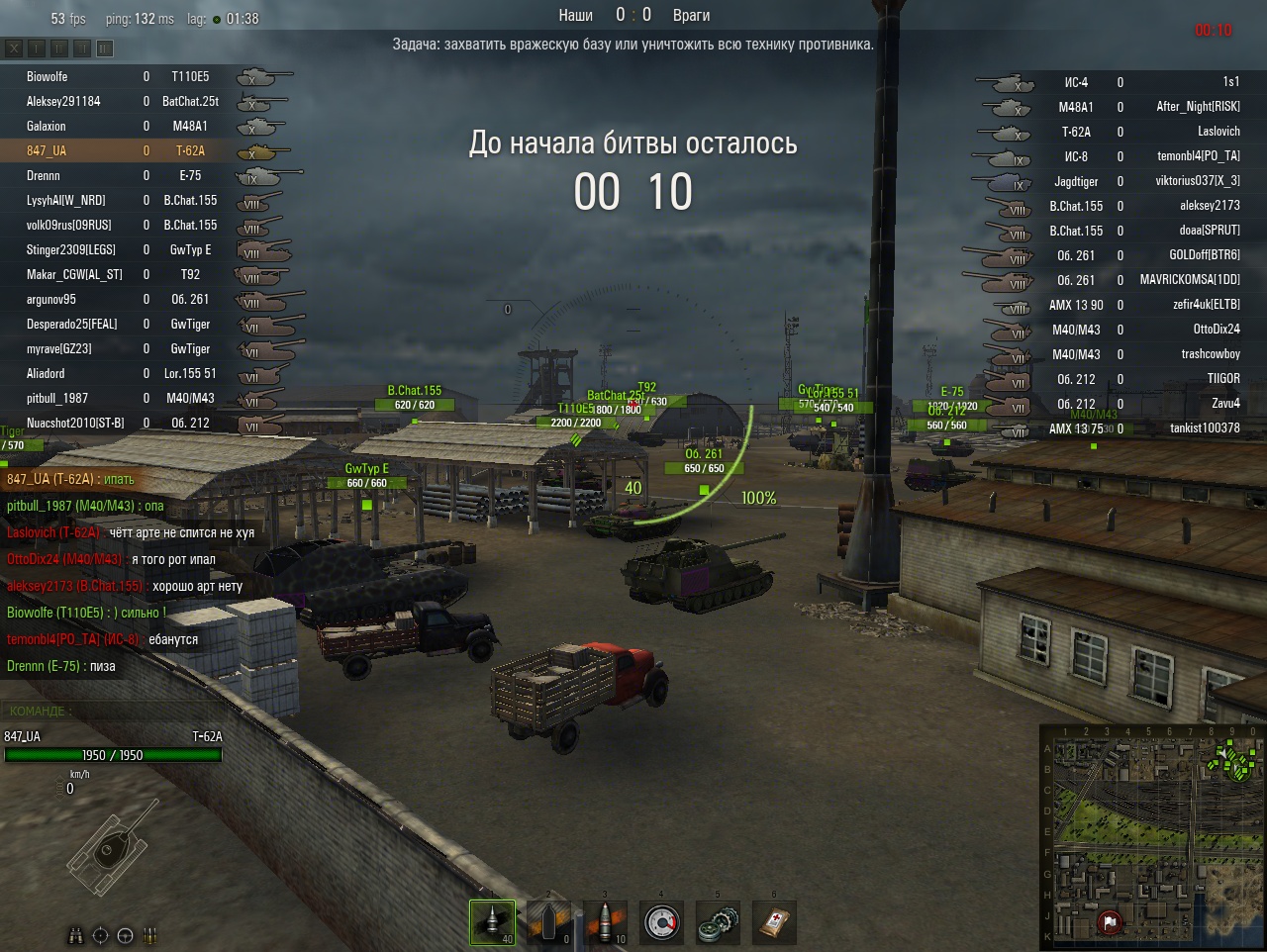
Task: Select the empty shell slot showing 0 rounds
Action: [548, 922]
